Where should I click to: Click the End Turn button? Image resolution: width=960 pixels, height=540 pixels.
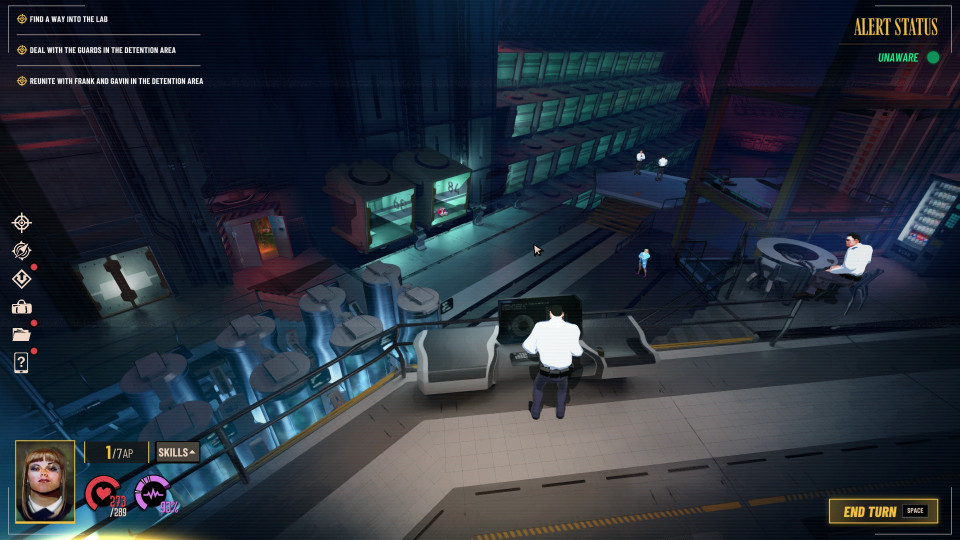click(883, 511)
